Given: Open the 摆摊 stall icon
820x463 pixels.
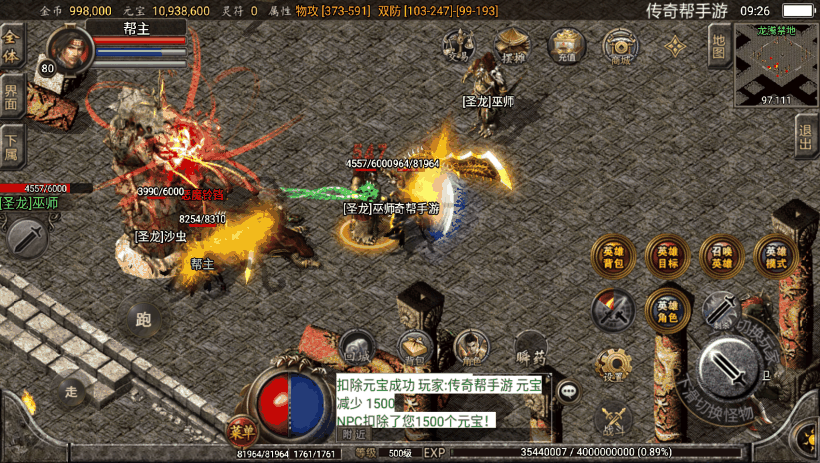Looking at the screenshot, I should point(513,45).
